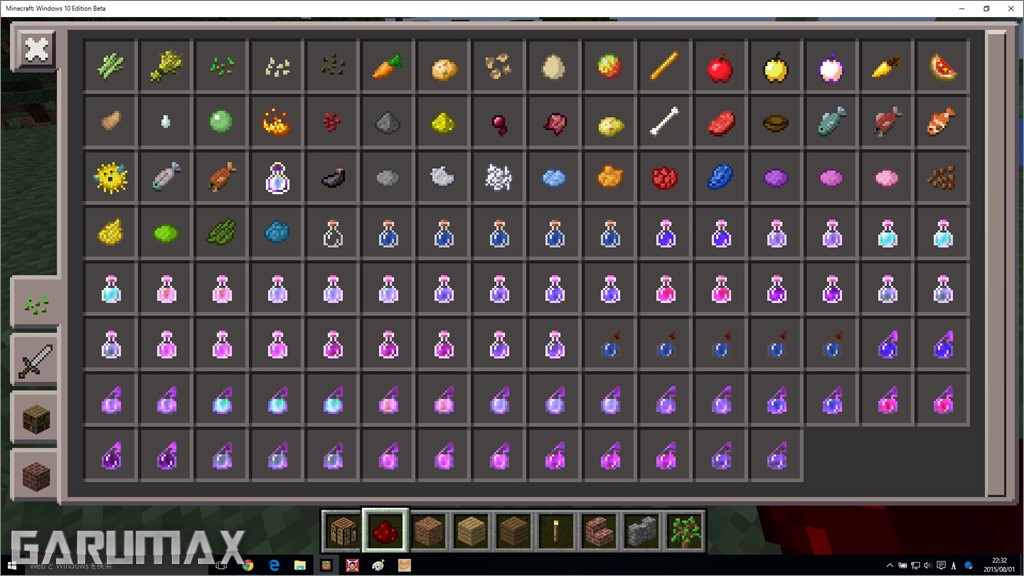The image size is (1024, 576).
Task: Choose the green slimeball item
Action: tap(221, 123)
